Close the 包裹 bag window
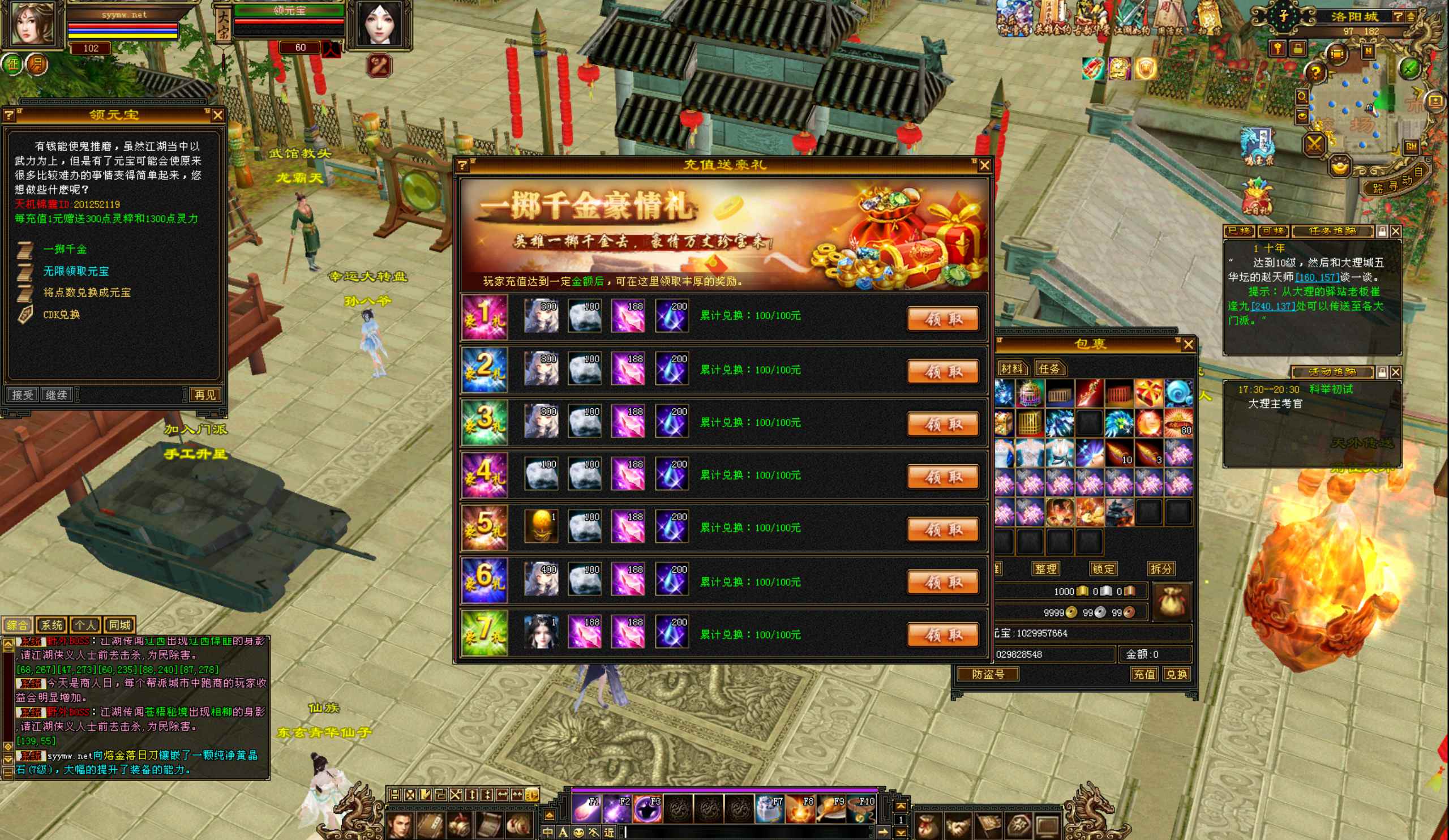 pyautogui.click(x=1188, y=344)
